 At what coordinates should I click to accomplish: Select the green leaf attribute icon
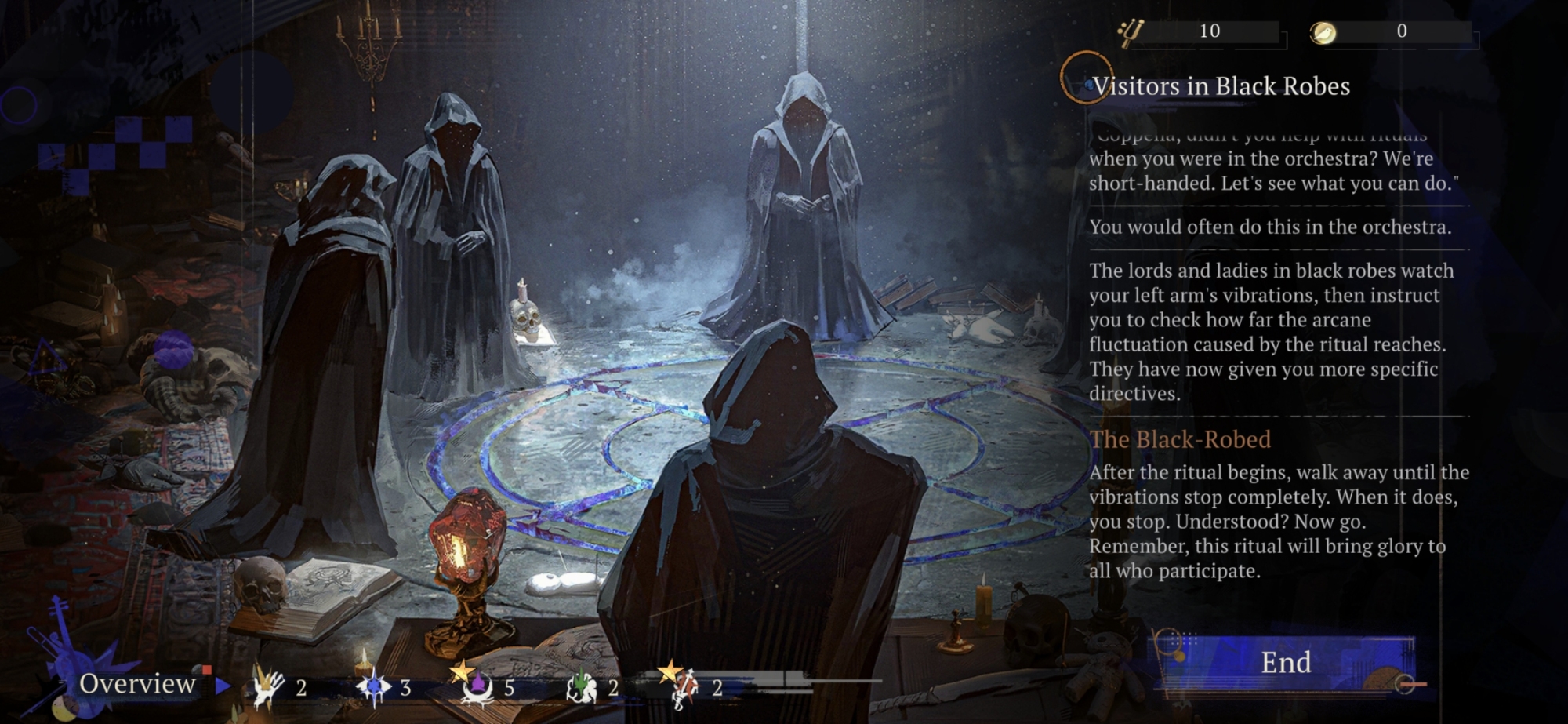pos(581,688)
